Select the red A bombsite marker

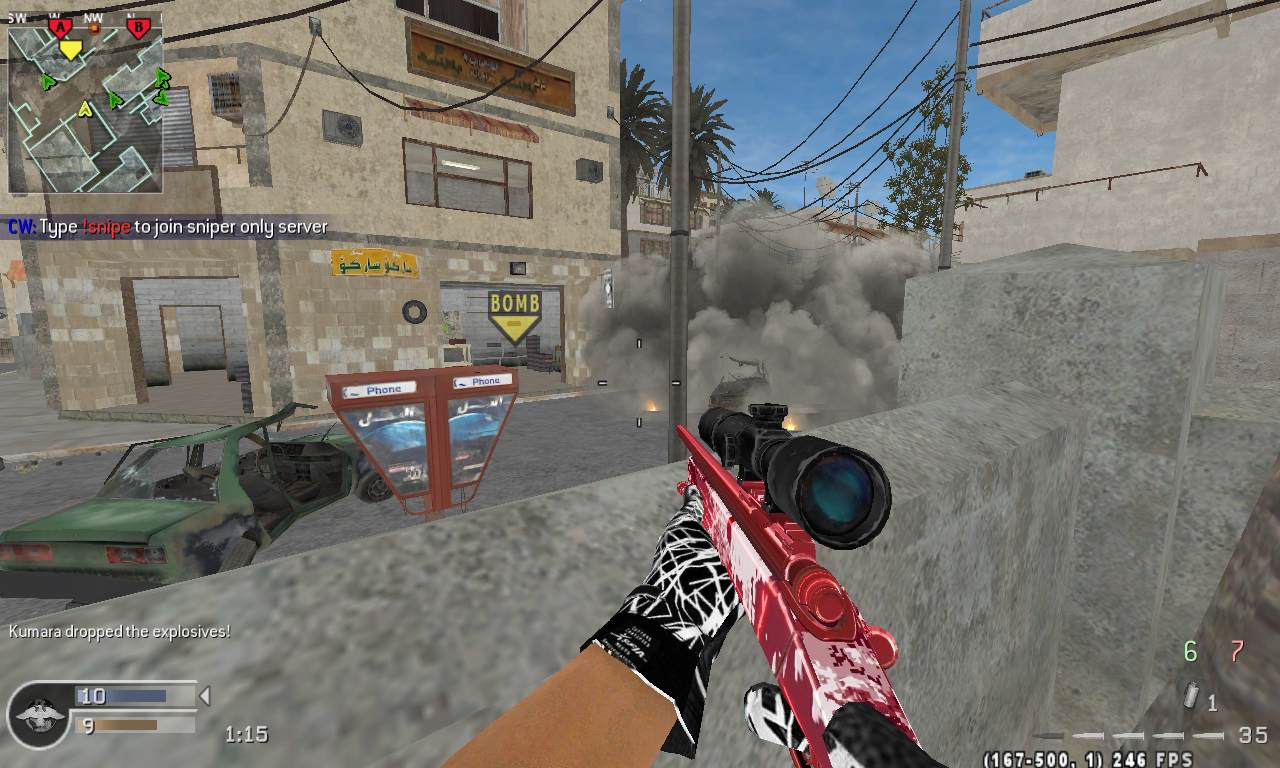coord(60,27)
